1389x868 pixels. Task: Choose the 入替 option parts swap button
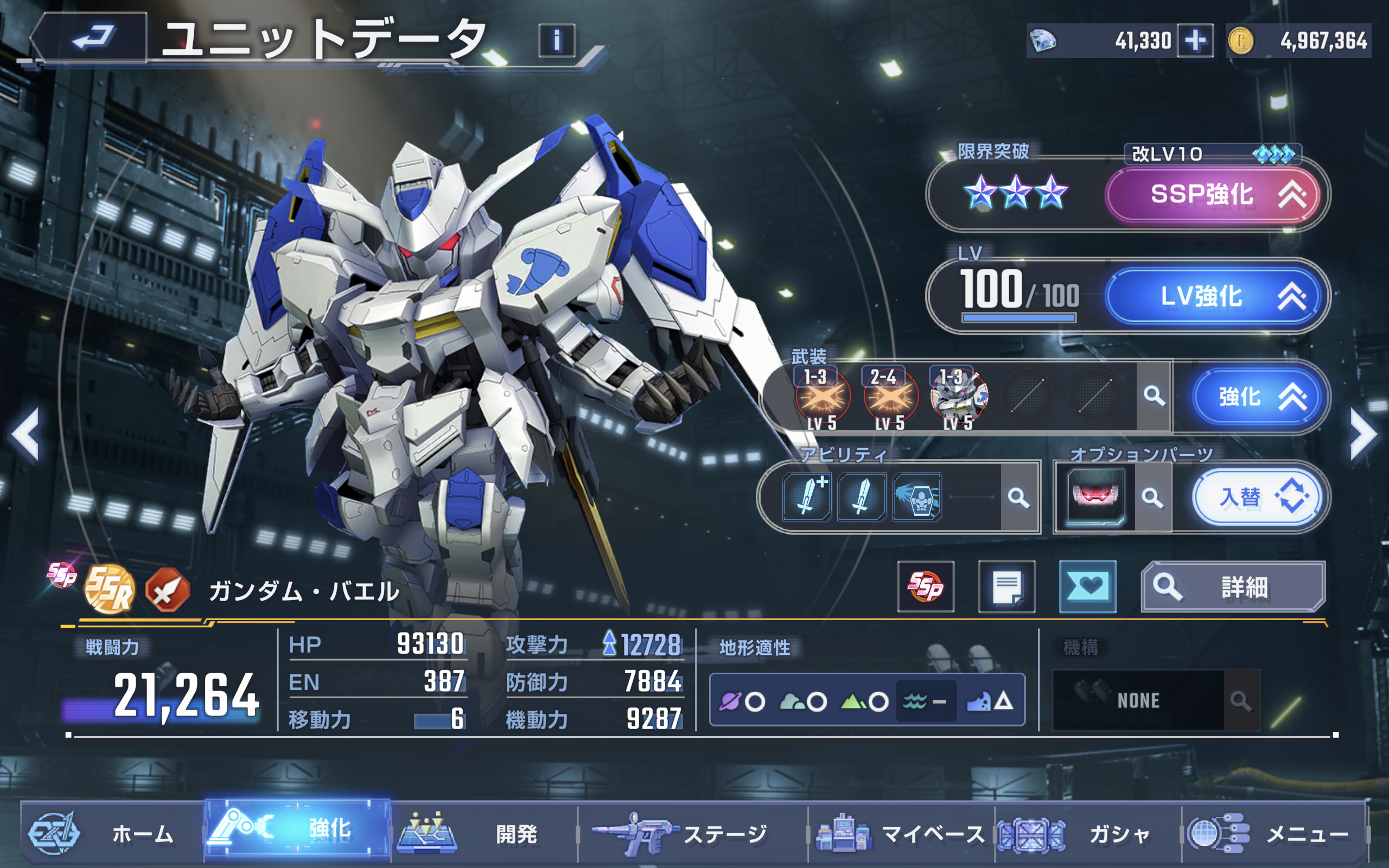tap(1256, 497)
